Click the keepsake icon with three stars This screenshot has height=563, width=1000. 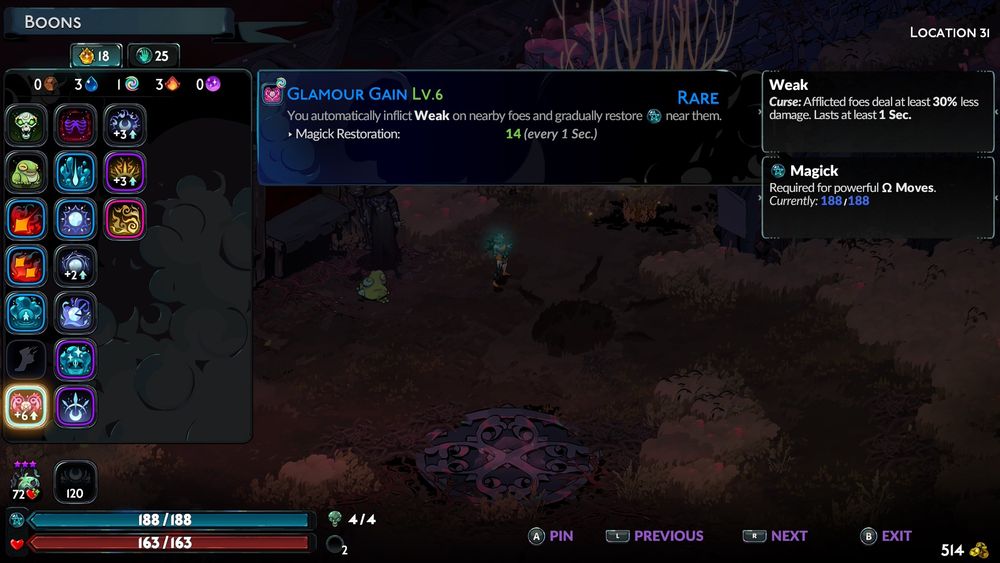pyautogui.click(x=27, y=481)
